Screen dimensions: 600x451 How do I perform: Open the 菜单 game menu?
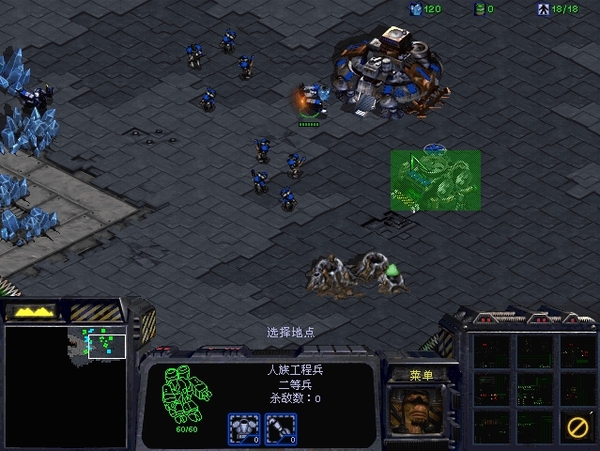pyautogui.click(x=421, y=375)
